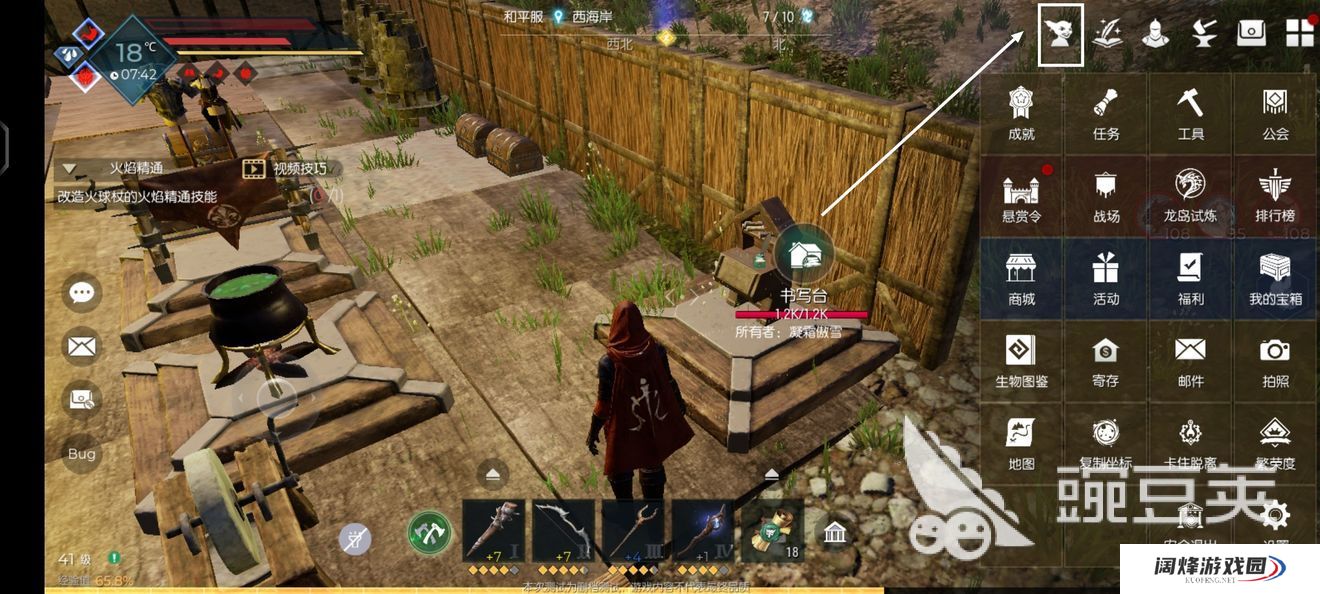The width and height of the screenshot is (1320, 594).
Task: Open the 福利 rewards menu
Action: (1190, 279)
